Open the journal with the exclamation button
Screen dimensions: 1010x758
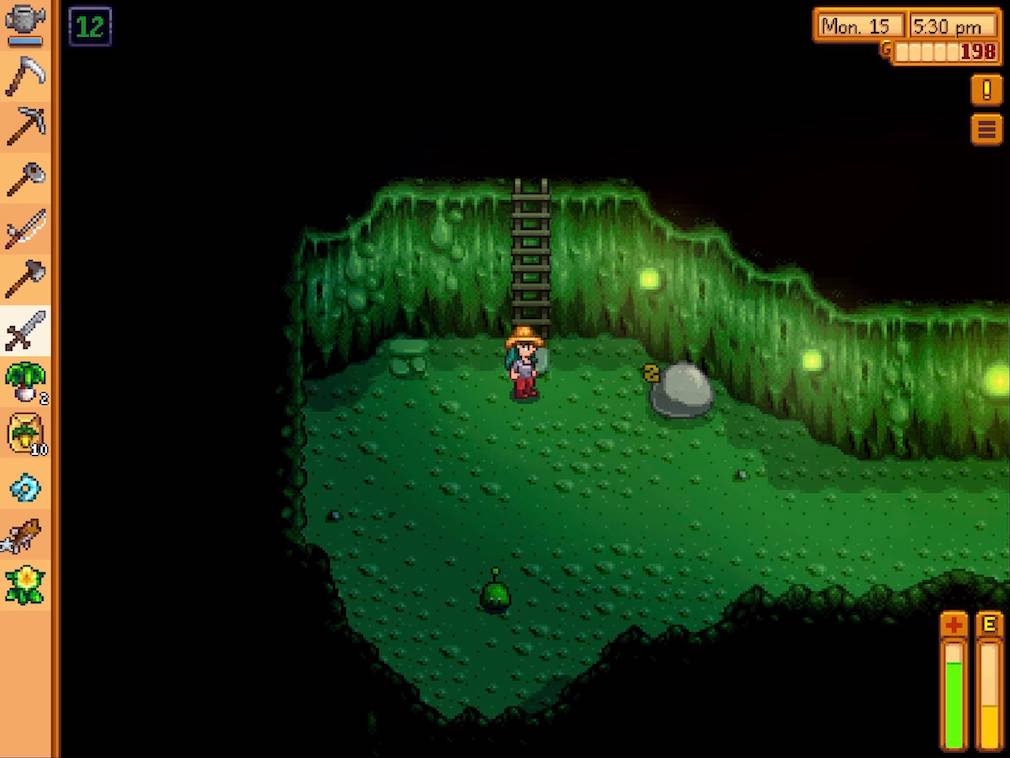(986, 90)
